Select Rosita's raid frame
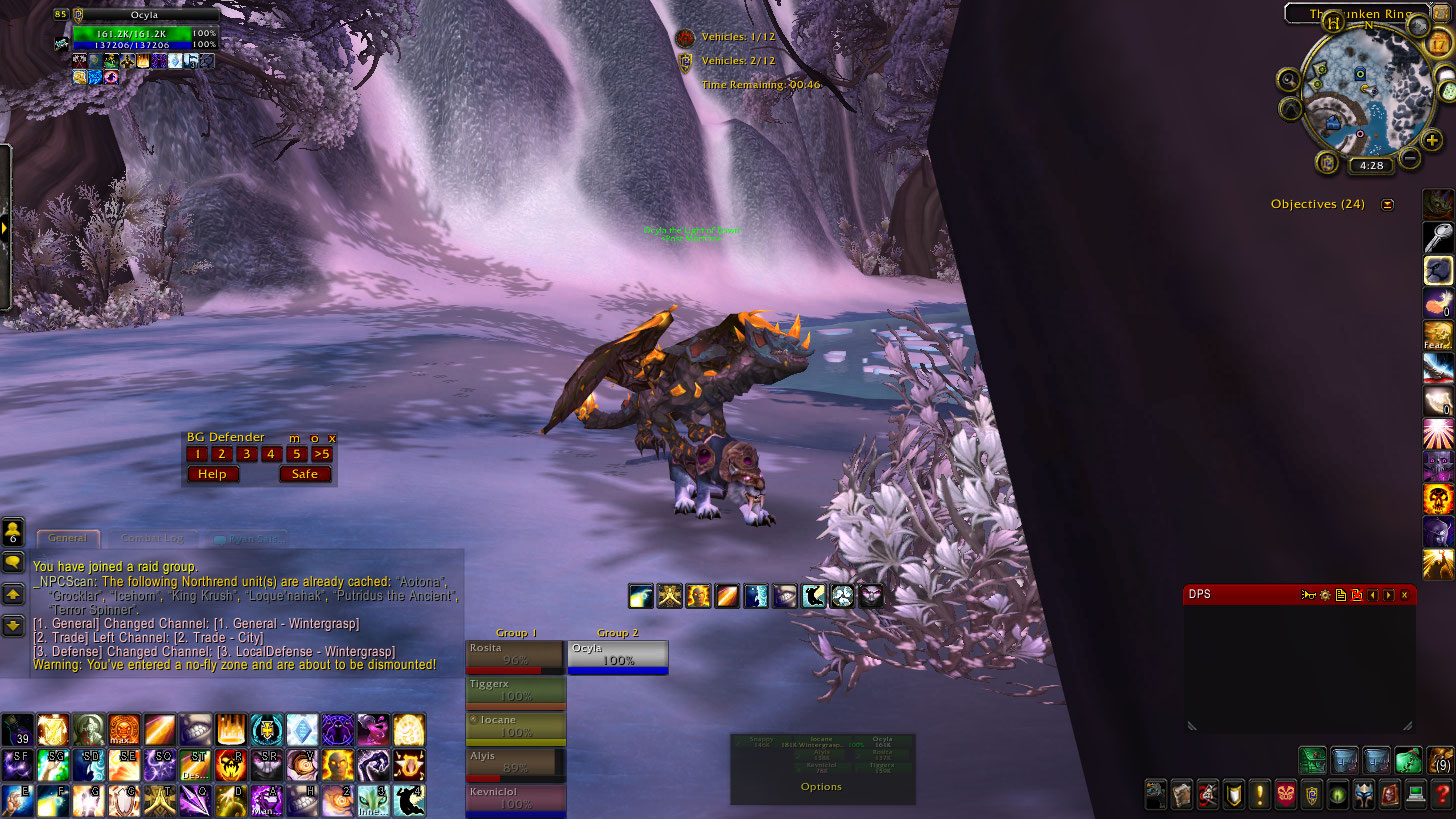 515,655
